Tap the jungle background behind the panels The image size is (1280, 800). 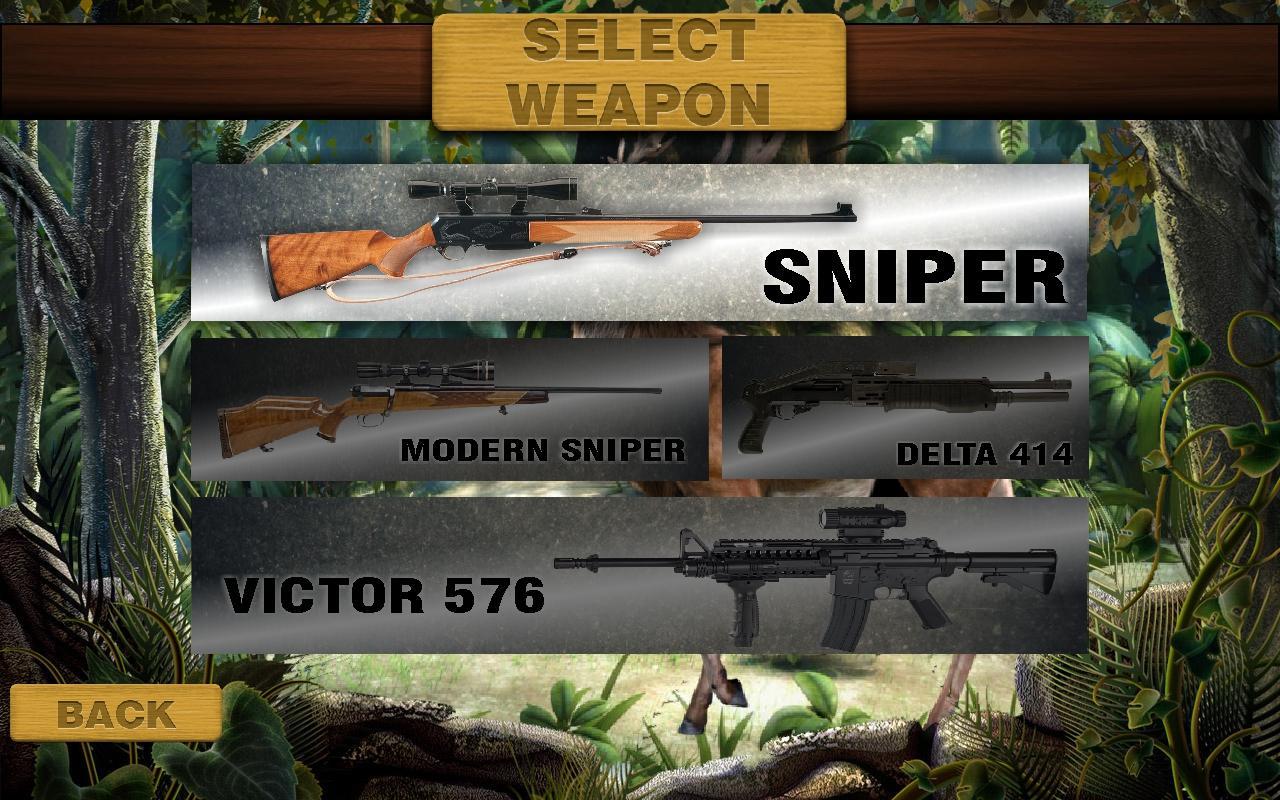100,400
